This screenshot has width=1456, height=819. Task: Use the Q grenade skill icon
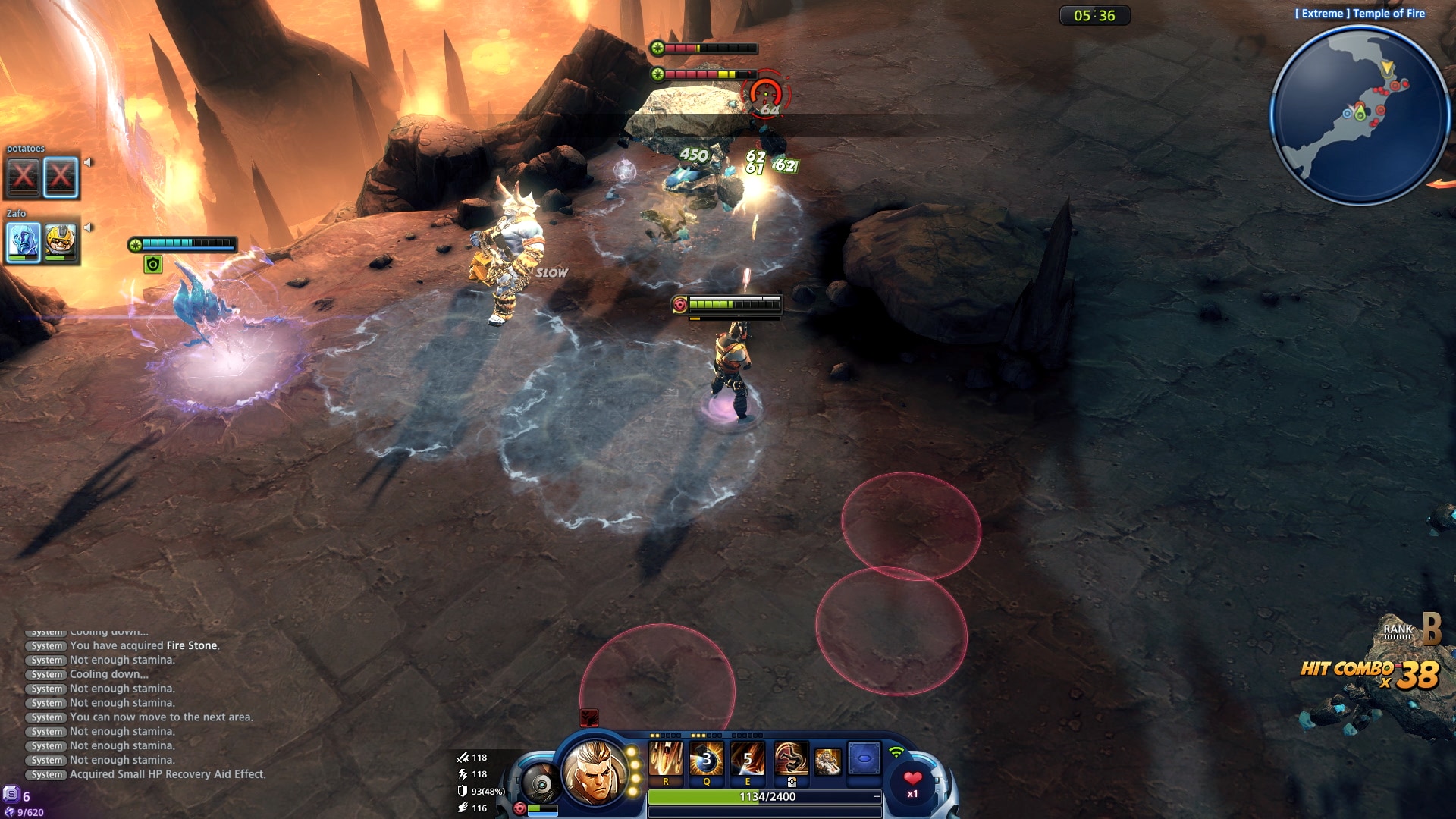(706, 759)
